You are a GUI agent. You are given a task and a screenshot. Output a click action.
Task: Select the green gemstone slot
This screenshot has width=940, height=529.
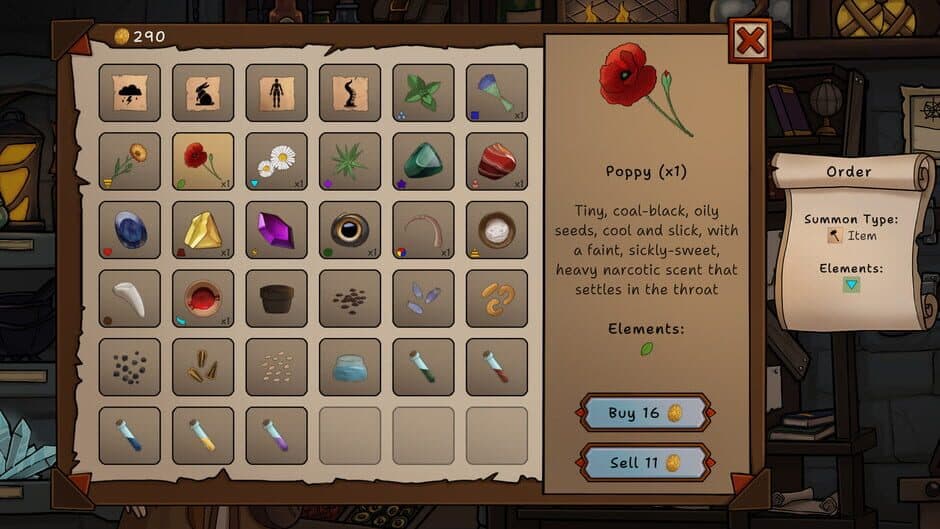(x=423, y=161)
